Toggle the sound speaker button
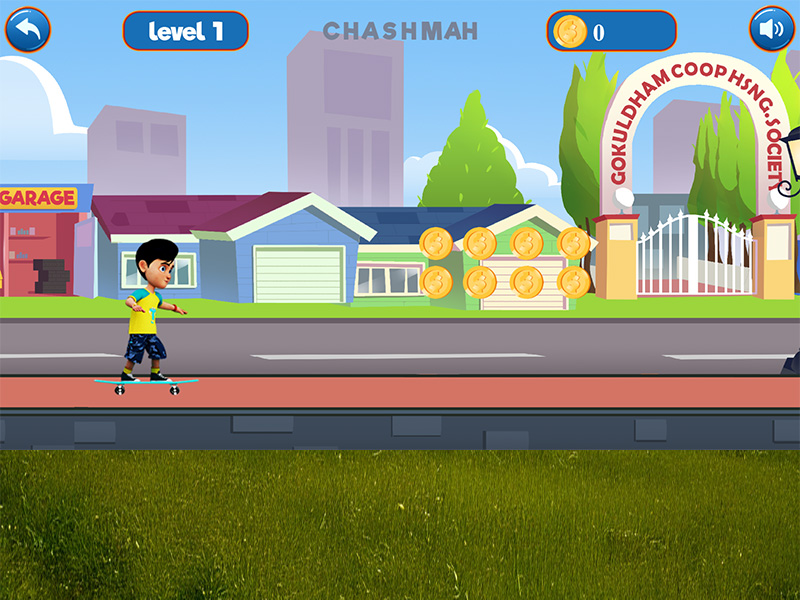 tap(771, 30)
